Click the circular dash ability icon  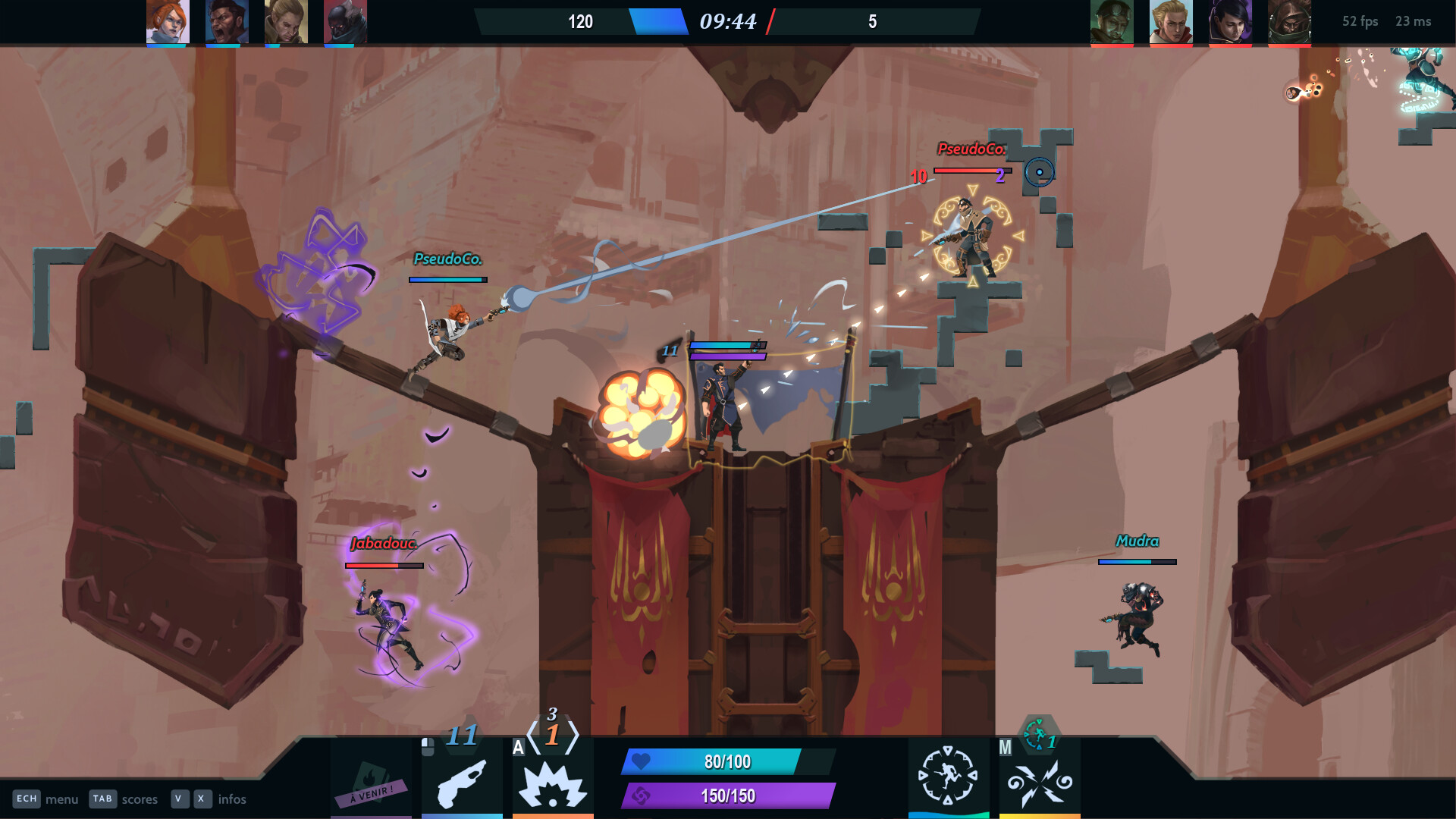949,775
